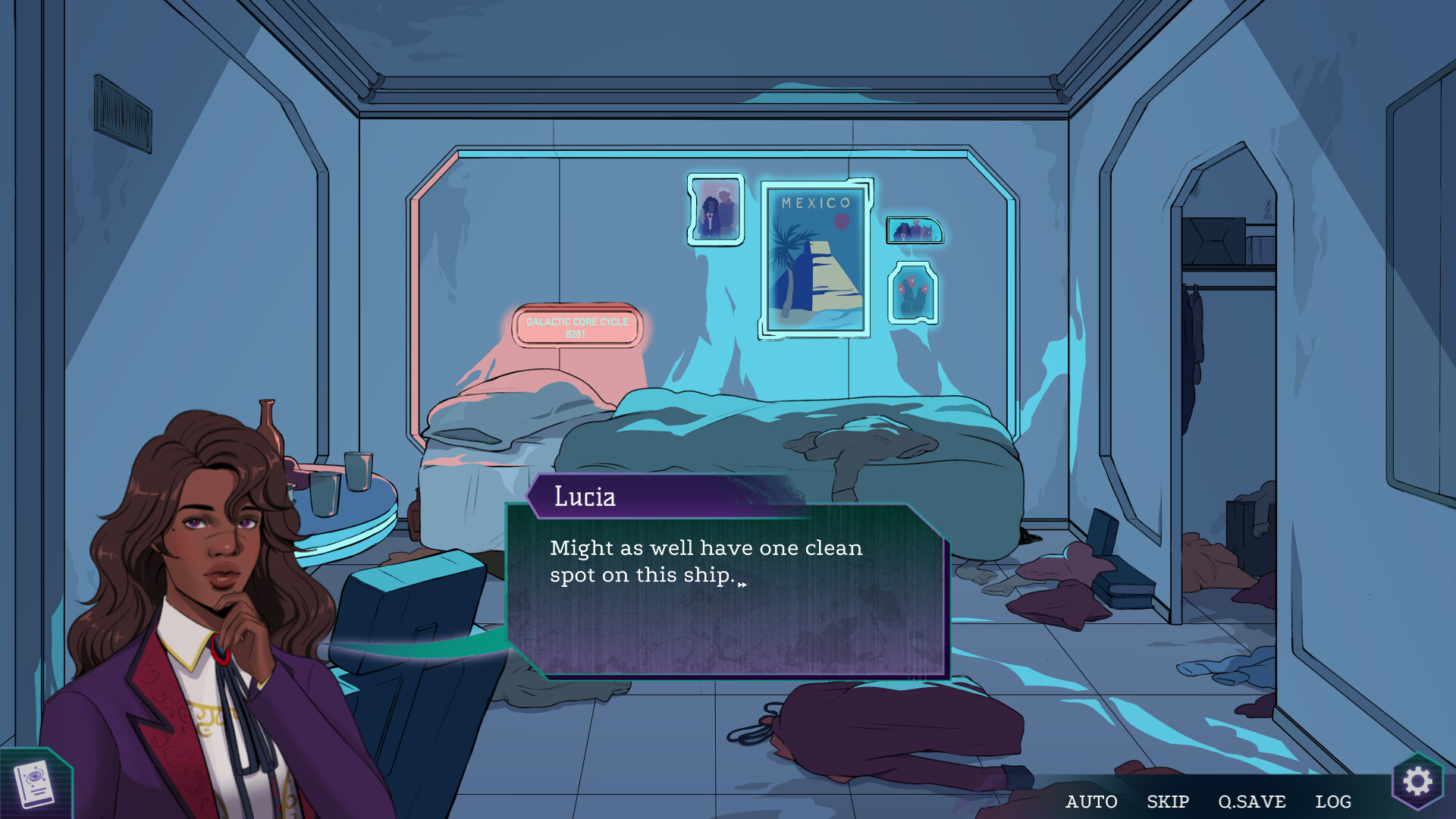Toggle auto mode off after enabling it

1092,801
